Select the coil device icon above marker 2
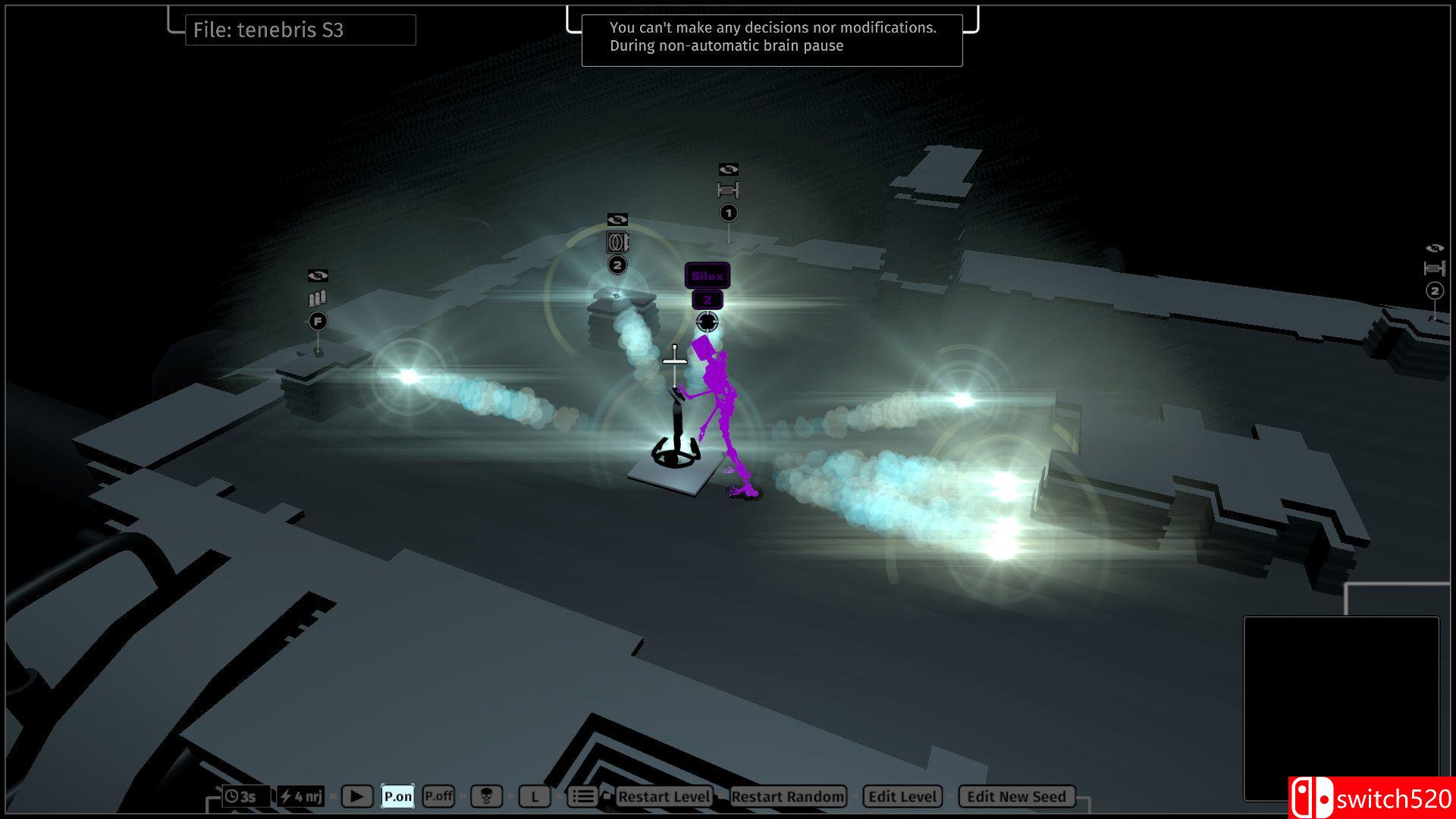1456x819 pixels. coord(617,242)
